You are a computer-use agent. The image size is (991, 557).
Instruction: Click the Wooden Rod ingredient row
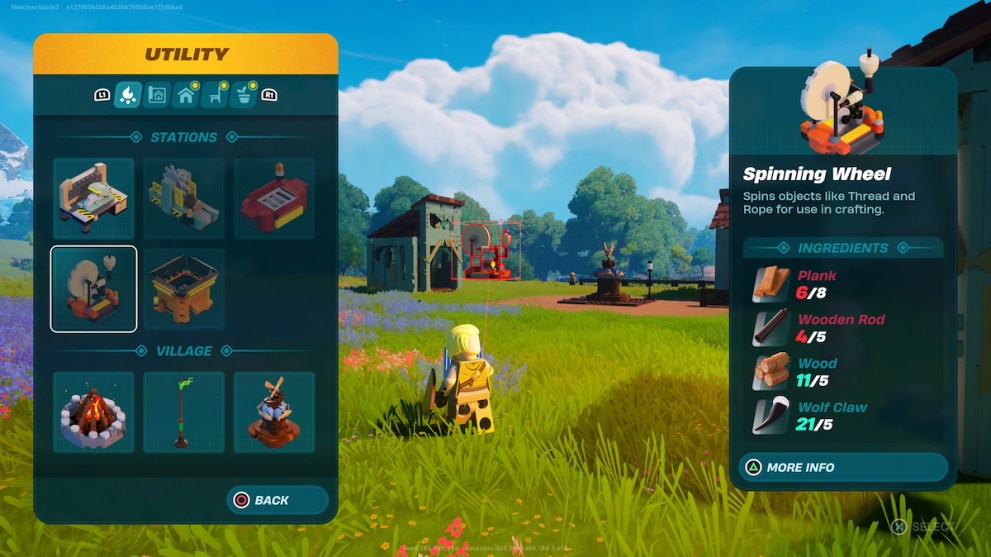(x=842, y=328)
